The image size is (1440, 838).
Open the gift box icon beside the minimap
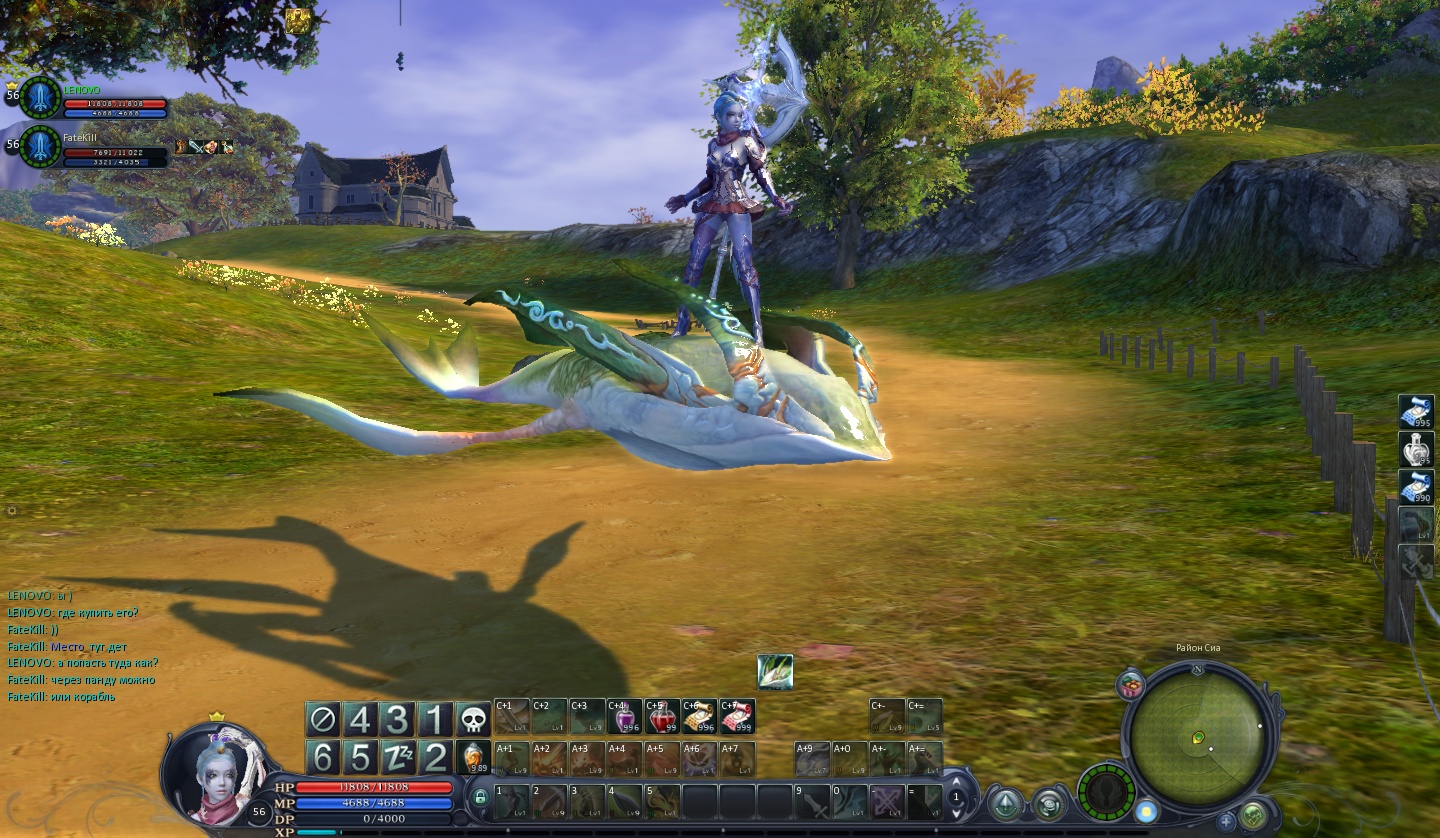click(x=1131, y=685)
